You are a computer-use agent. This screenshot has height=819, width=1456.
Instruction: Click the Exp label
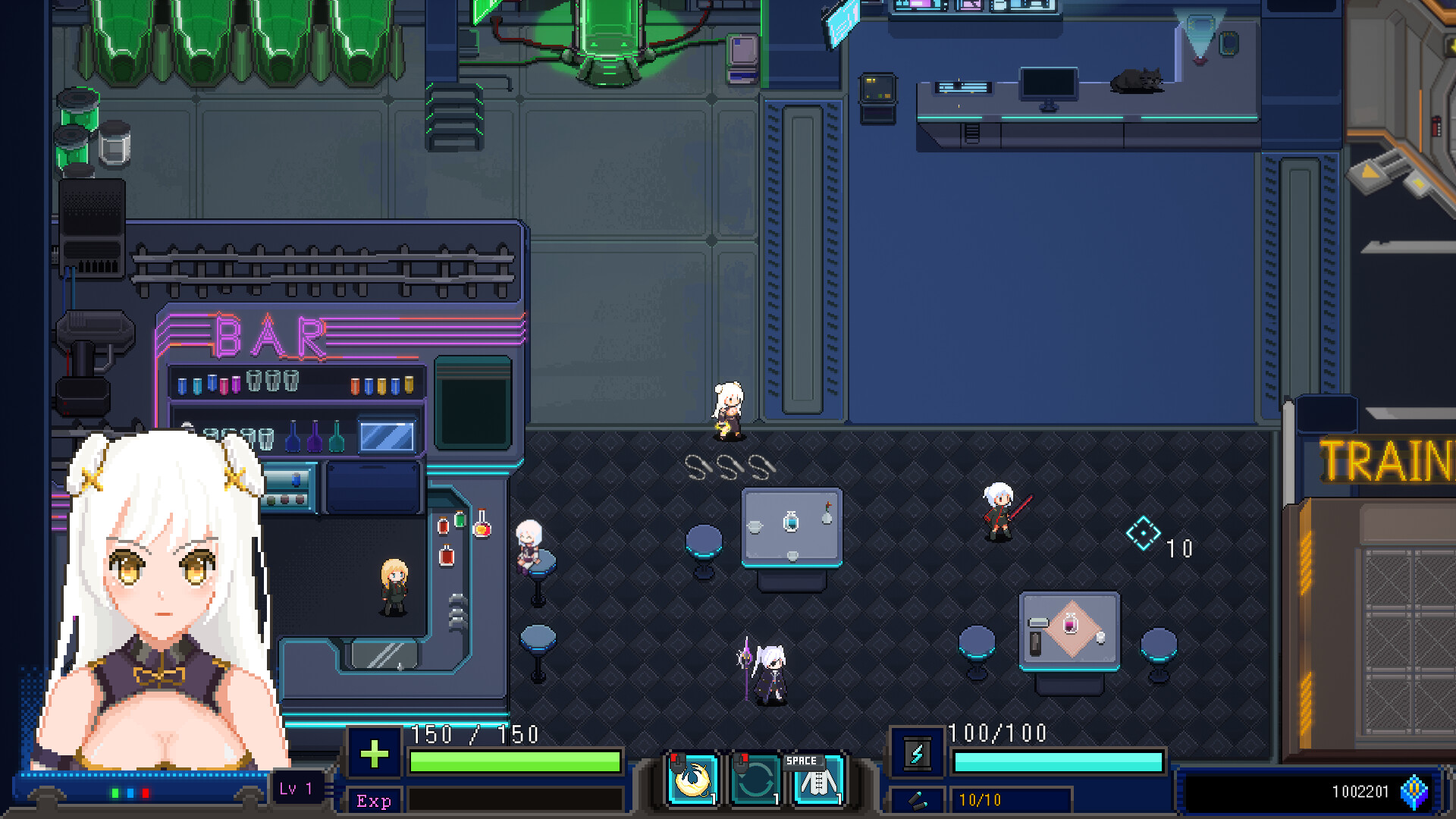[373, 802]
